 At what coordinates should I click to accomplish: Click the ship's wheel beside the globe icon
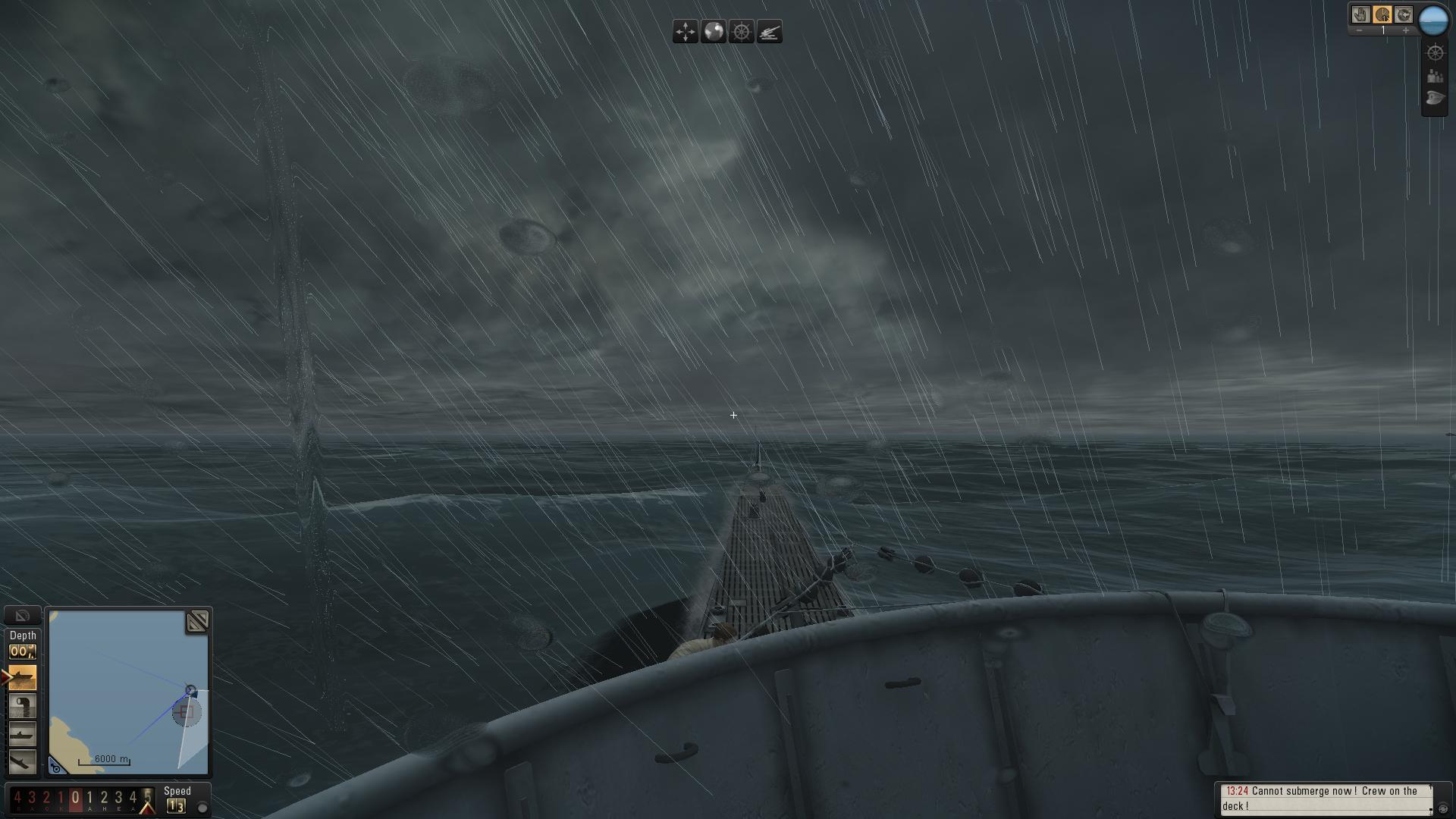pyautogui.click(x=742, y=32)
